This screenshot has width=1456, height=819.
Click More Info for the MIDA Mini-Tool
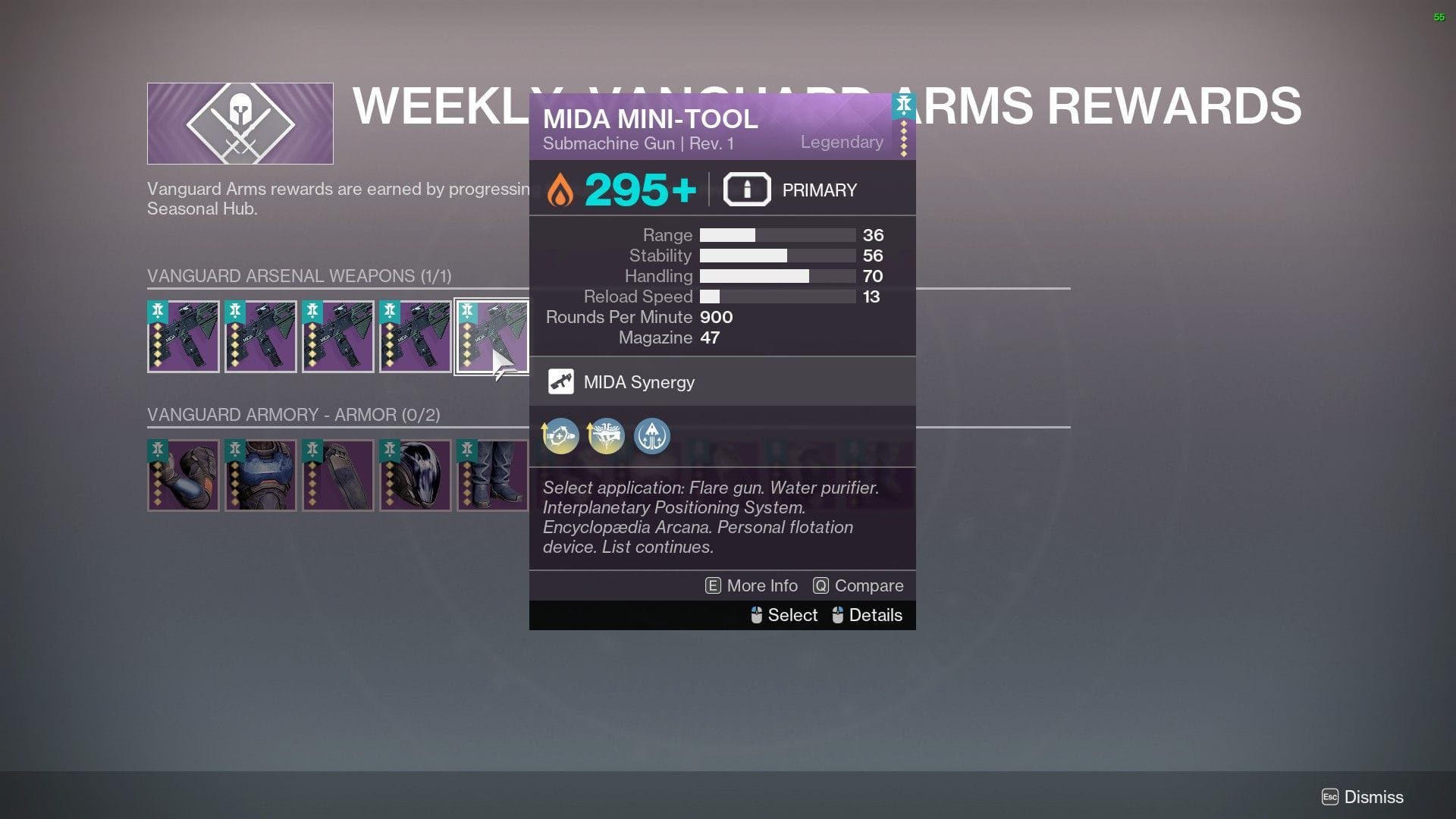[x=761, y=585]
